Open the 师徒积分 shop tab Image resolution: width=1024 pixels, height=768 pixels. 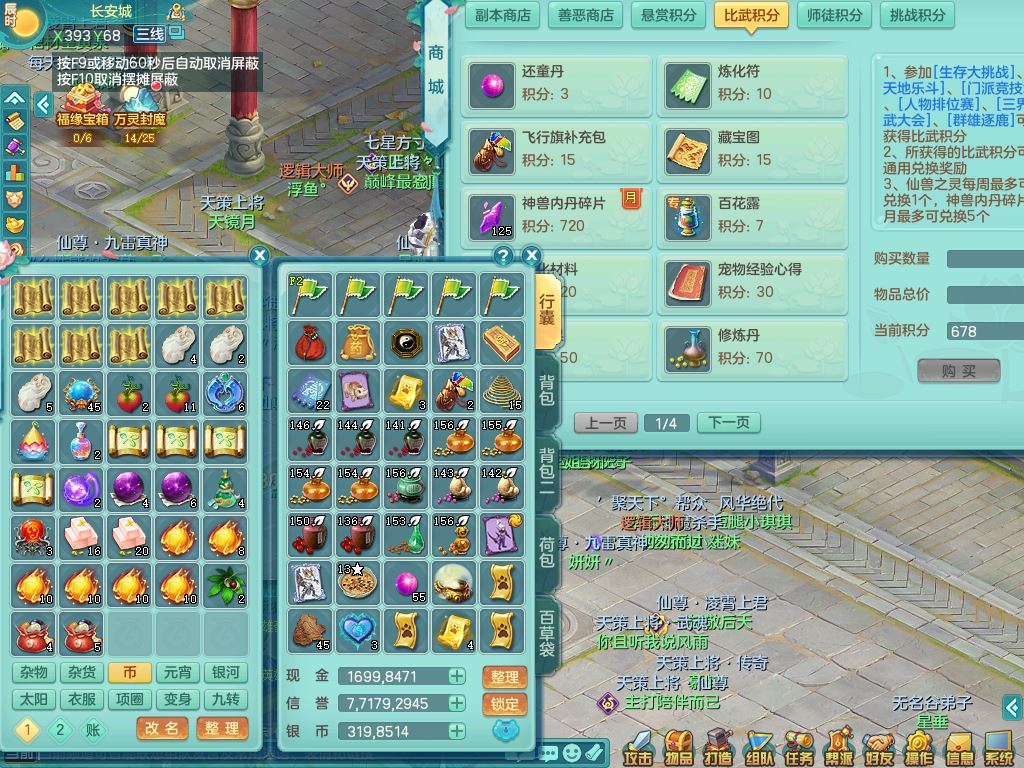pos(834,15)
